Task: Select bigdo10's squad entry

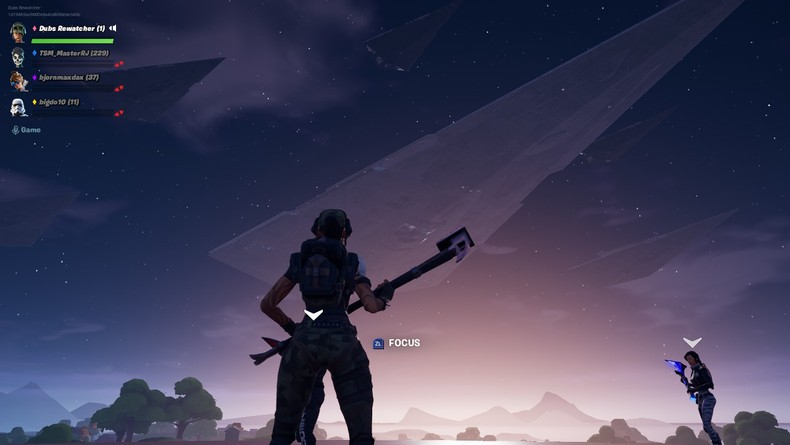Action: (59, 102)
